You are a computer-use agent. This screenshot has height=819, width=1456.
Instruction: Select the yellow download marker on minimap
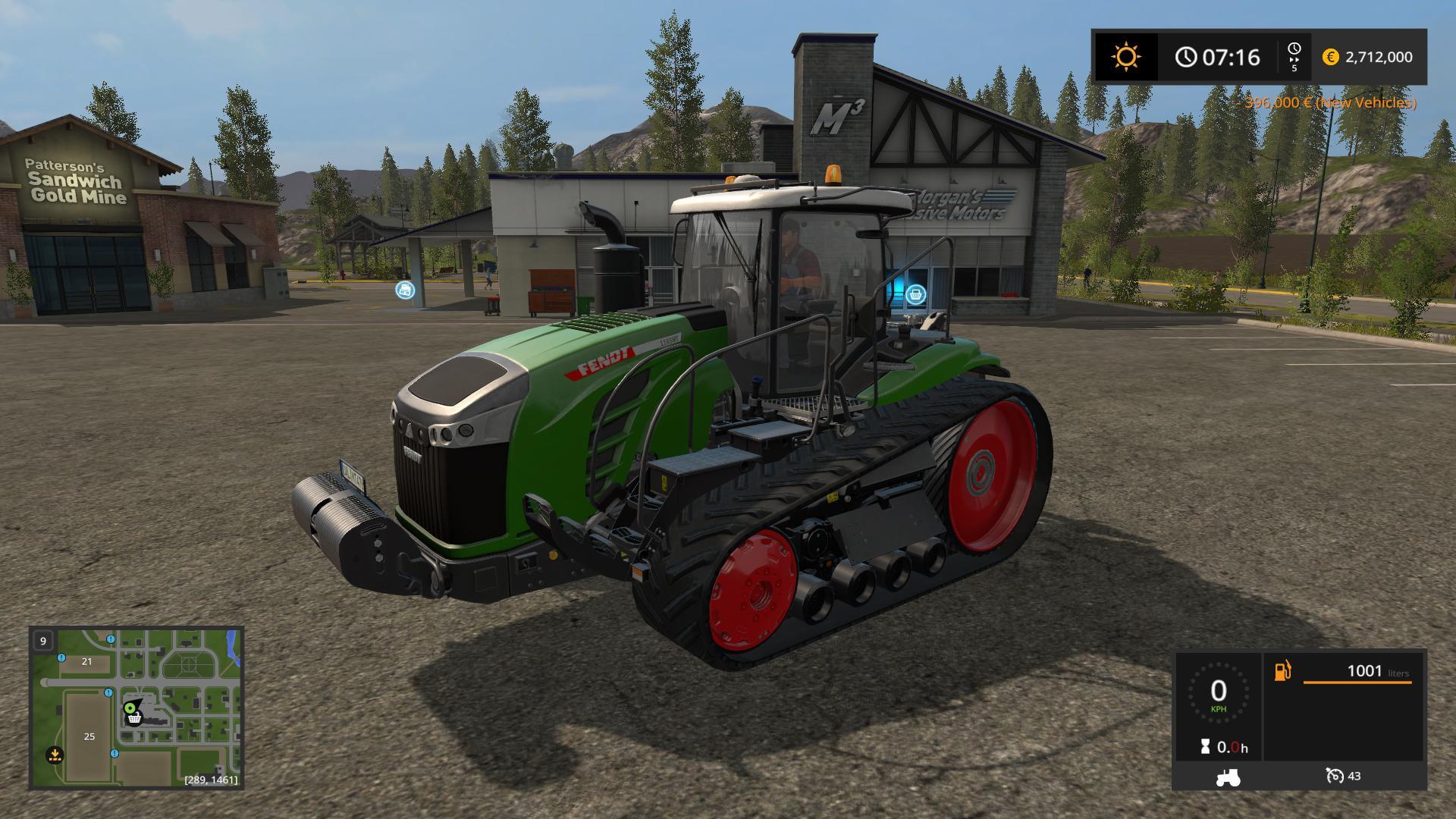[x=55, y=755]
